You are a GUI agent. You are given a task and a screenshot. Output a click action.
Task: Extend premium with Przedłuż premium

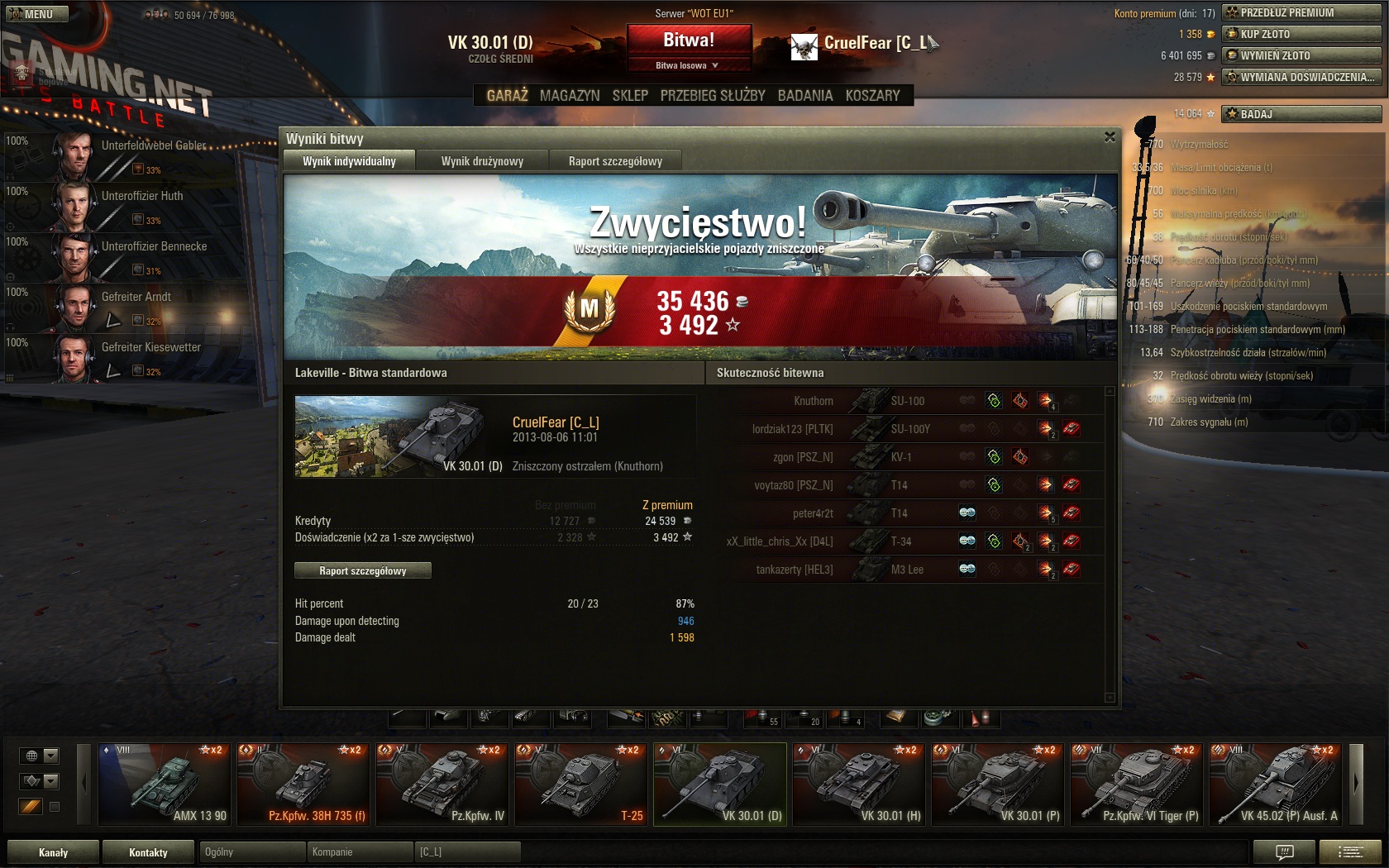point(1301,12)
